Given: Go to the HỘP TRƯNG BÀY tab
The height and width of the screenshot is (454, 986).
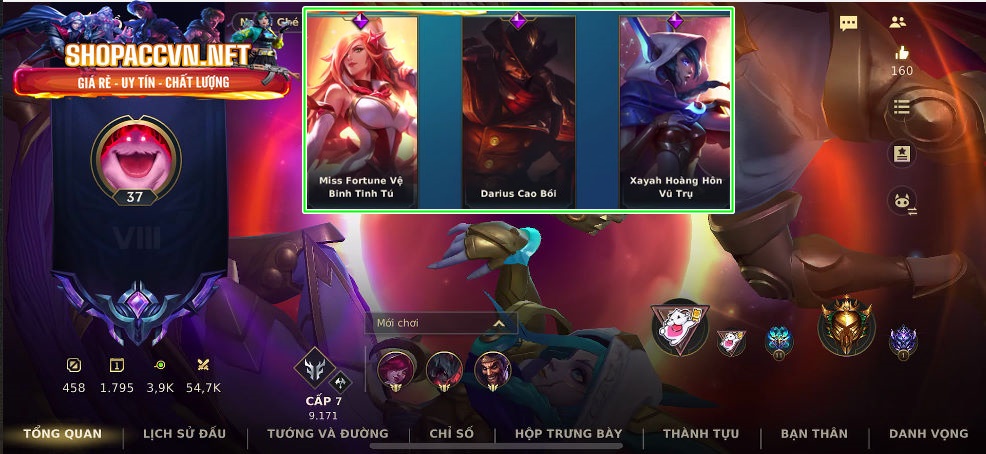Looking at the screenshot, I should click(x=568, y=434).
